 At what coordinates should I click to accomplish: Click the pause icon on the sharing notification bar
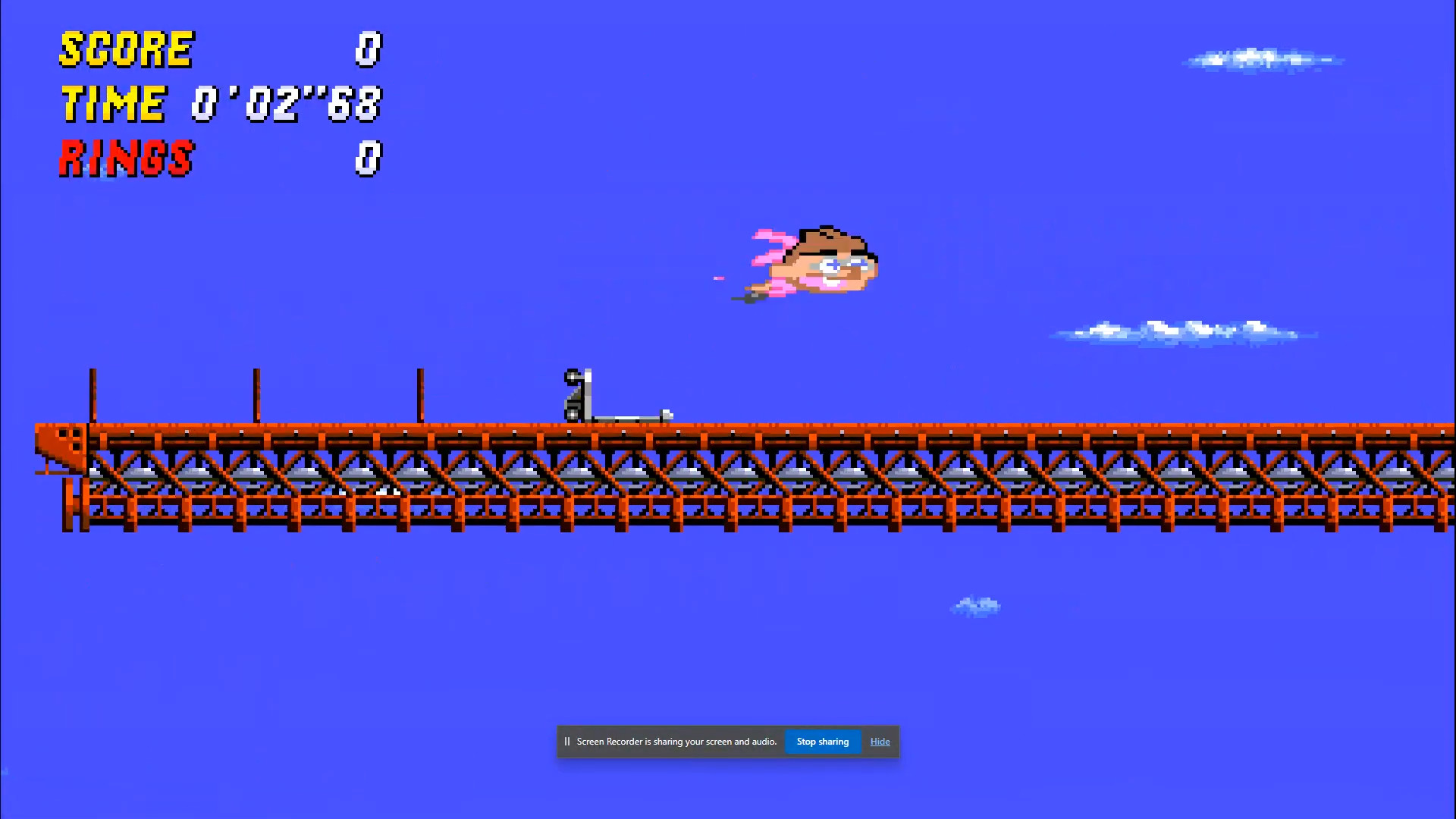[567, 742]
